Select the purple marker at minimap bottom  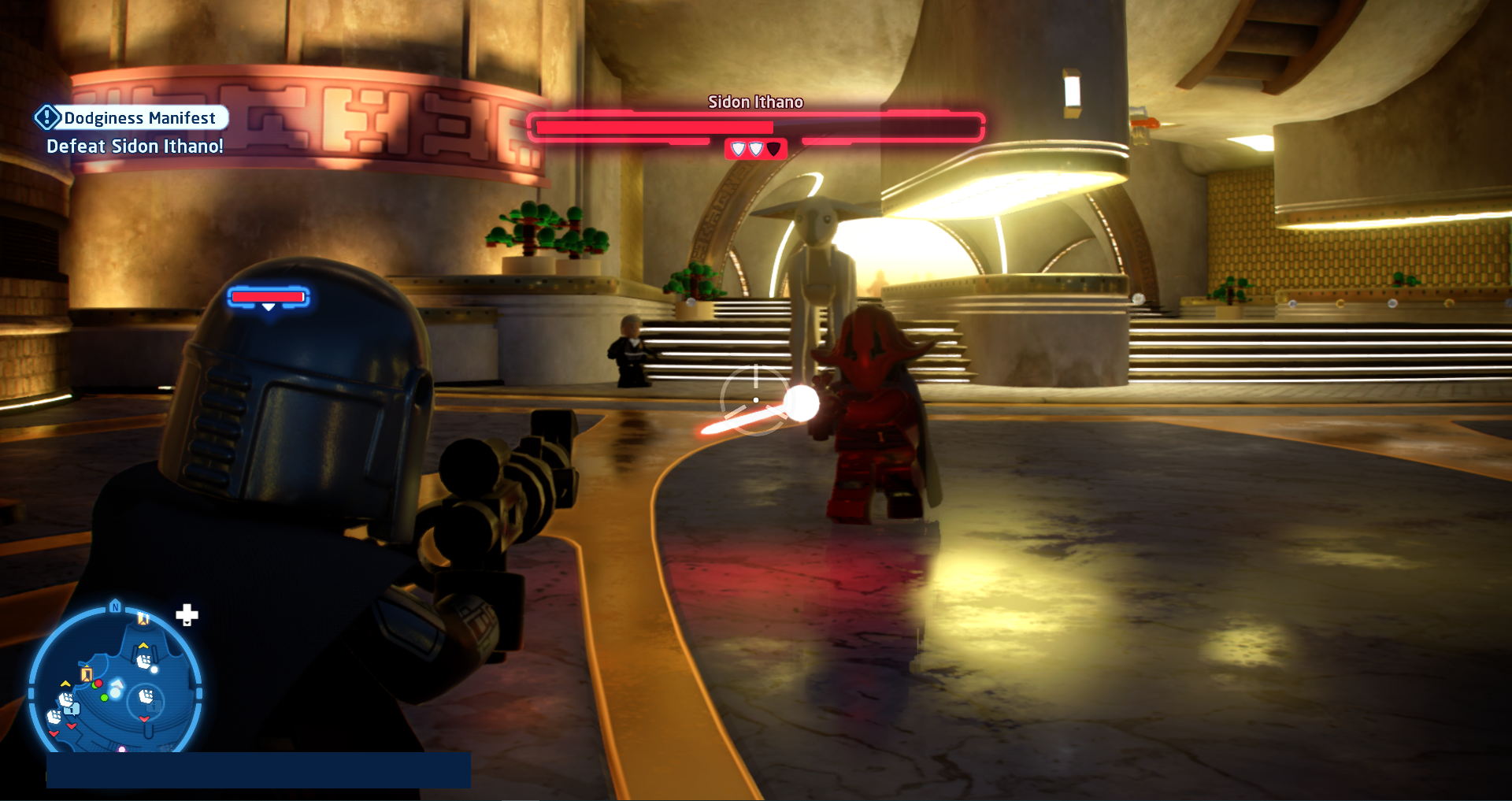122,749
